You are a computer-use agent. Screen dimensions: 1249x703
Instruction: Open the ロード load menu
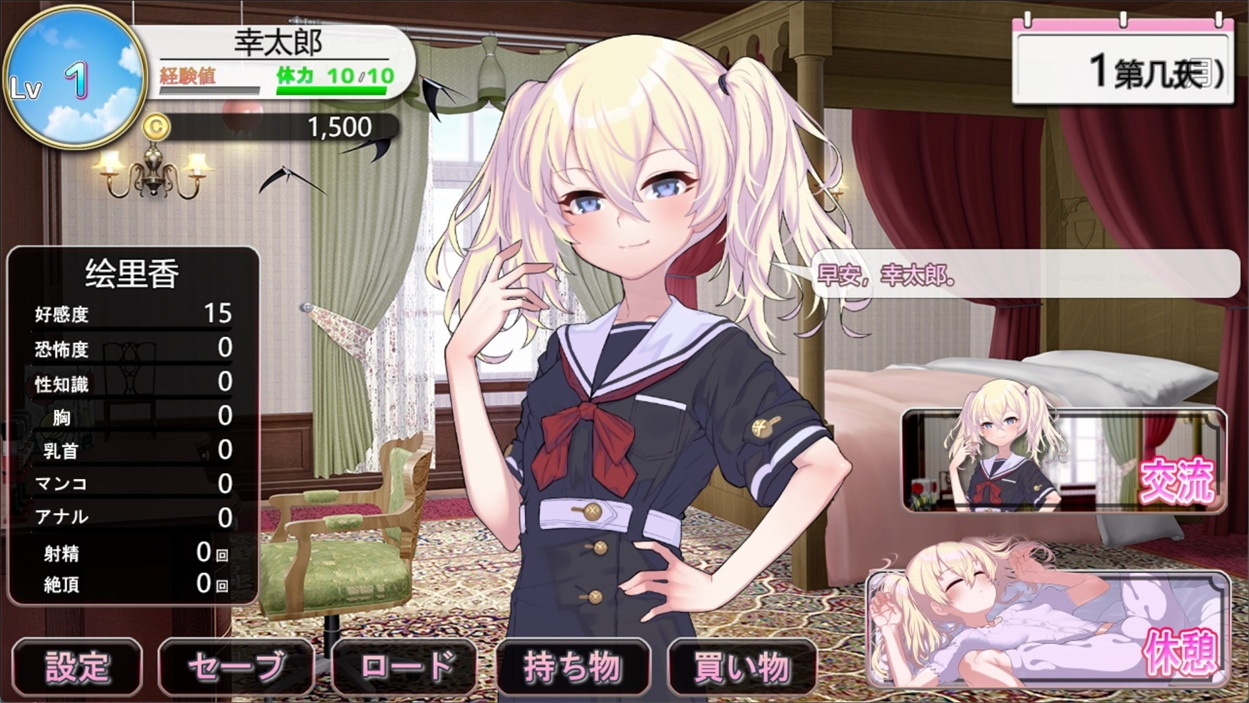[404, 667]
